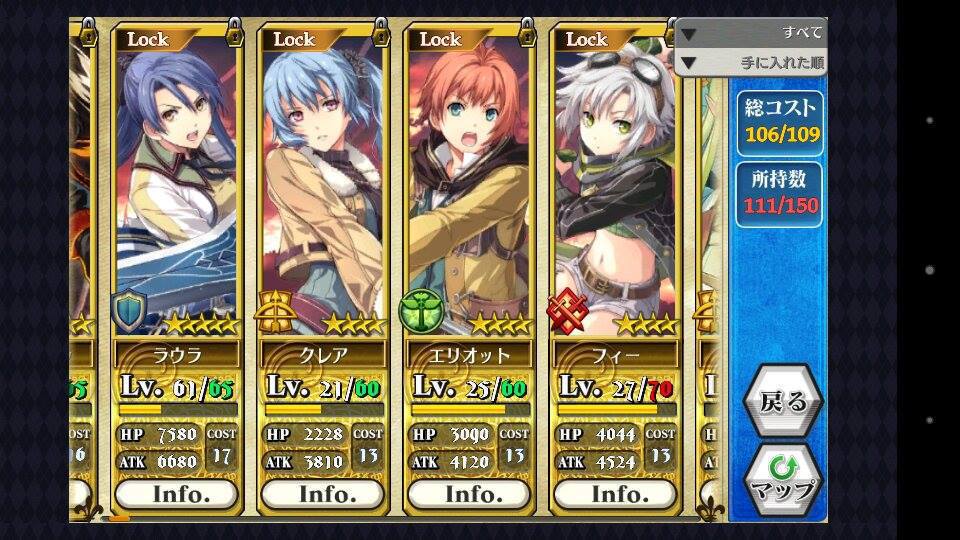960x540 pixels.
Task: Open the すべて filter dropdown
Action: [x=752, y=33]
